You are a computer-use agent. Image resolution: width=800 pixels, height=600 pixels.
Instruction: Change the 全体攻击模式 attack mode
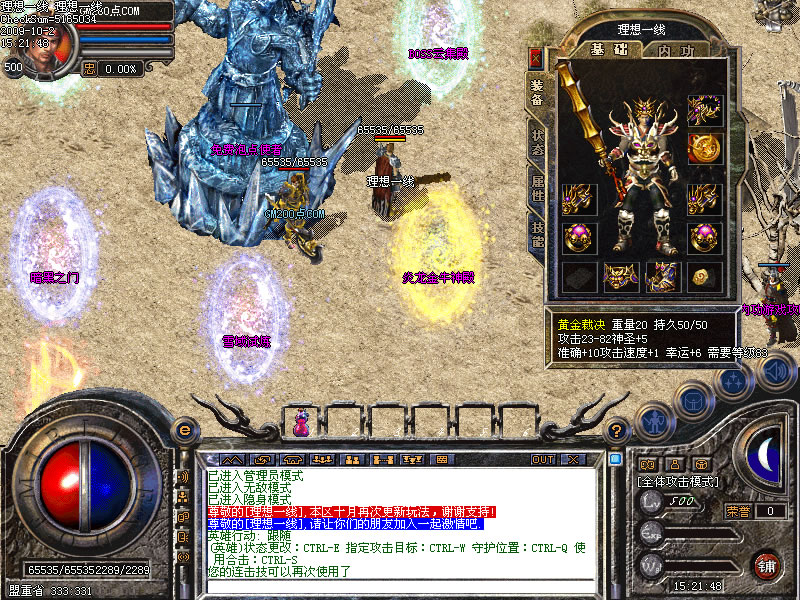[x=679, y=481]
